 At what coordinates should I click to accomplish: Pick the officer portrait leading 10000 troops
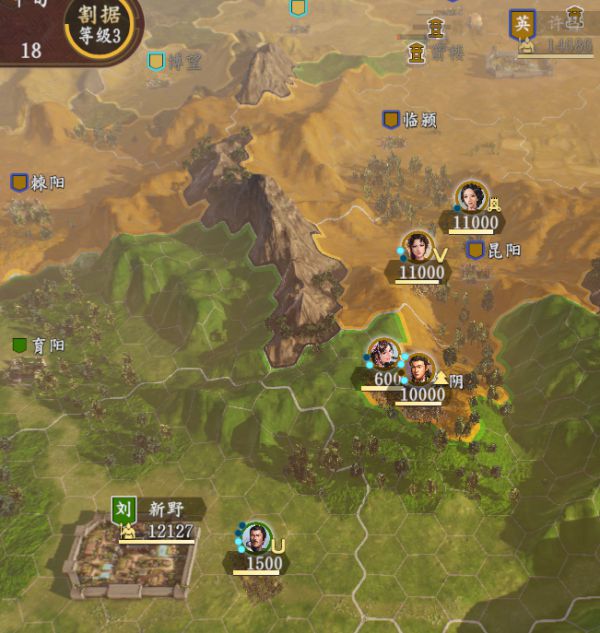click(420, 371)
